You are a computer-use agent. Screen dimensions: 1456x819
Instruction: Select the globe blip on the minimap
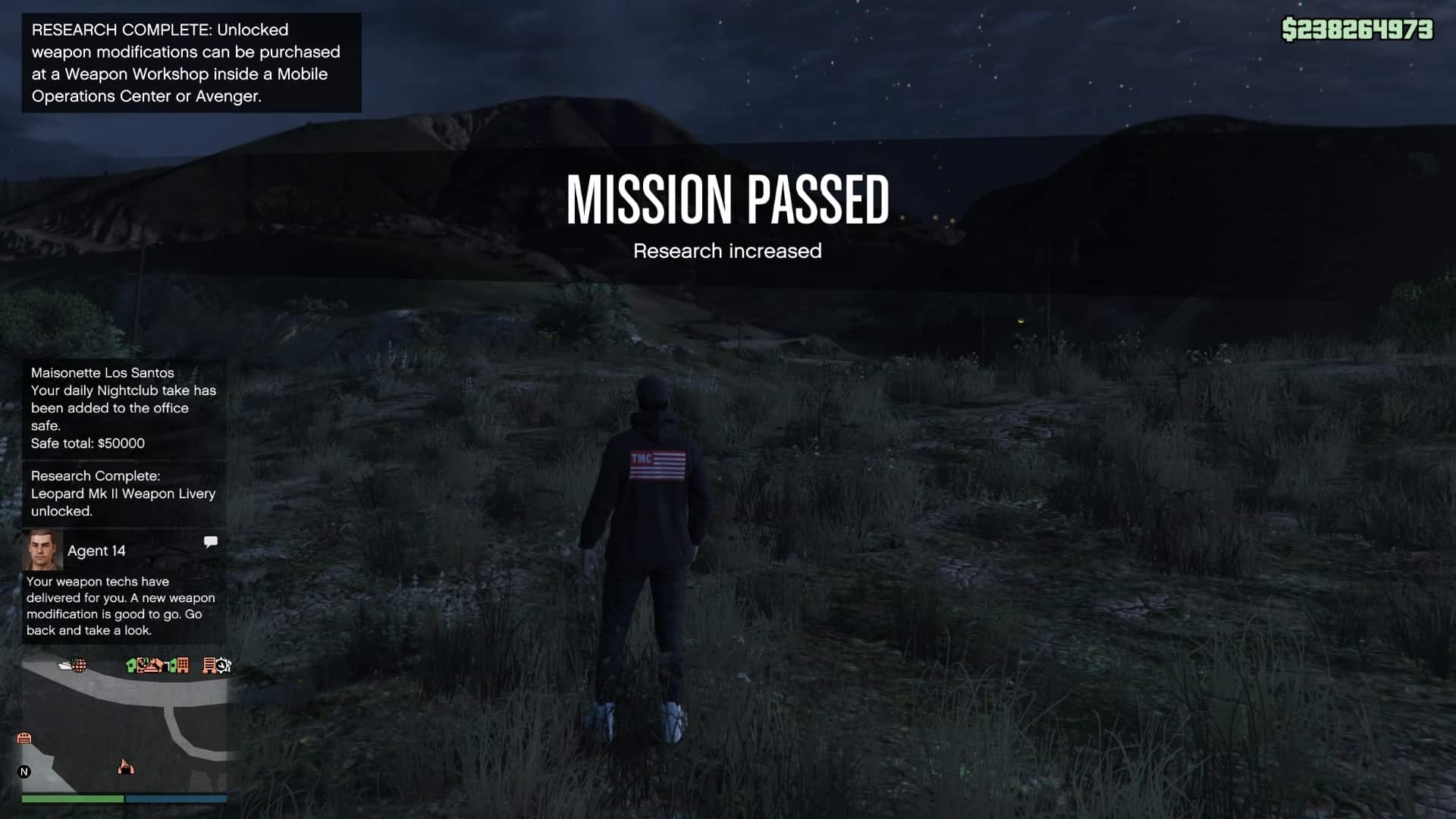[x=79, y=666]
